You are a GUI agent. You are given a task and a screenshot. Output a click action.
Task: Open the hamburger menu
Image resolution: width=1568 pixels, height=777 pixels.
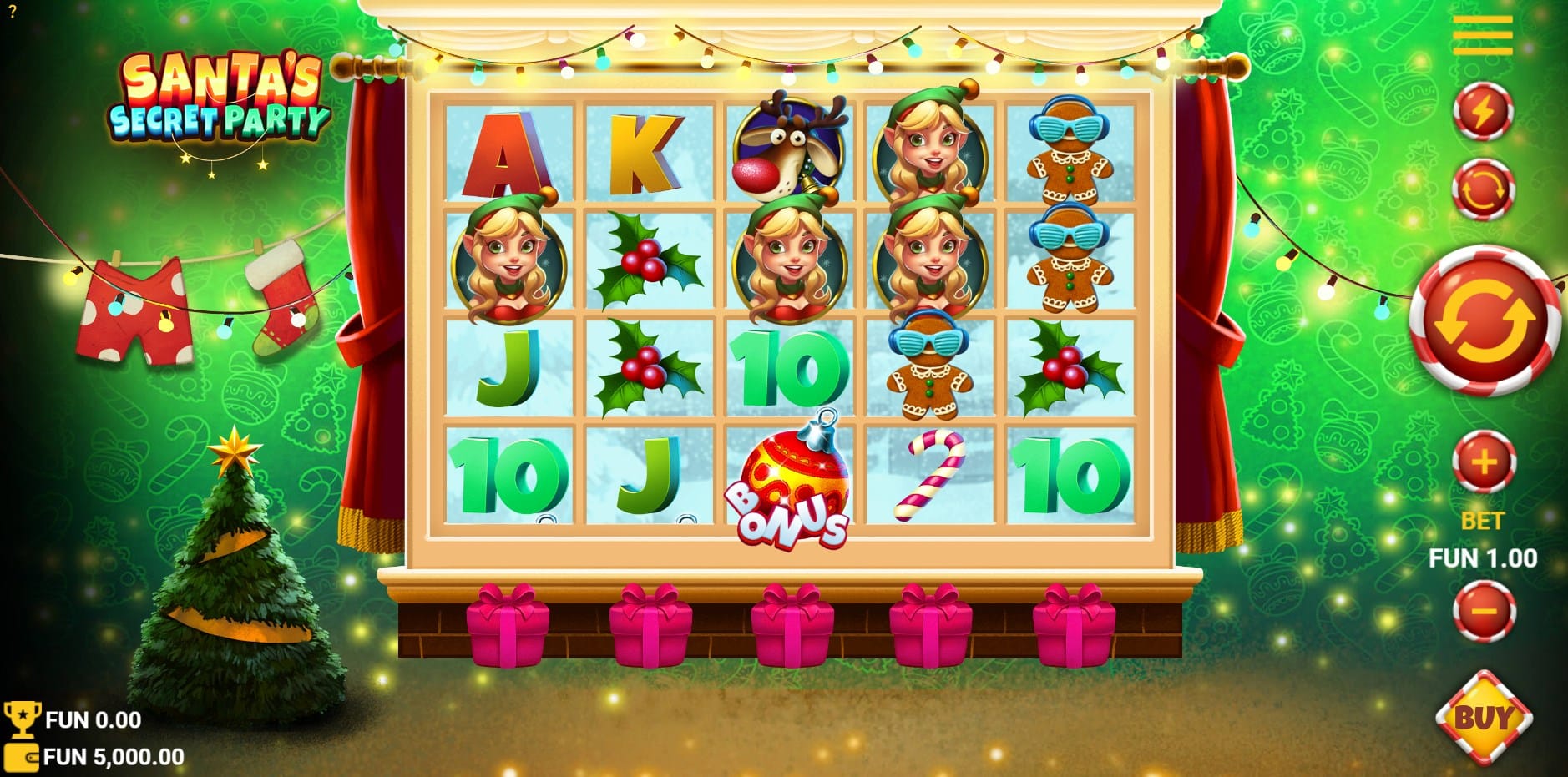(1482, 36)
